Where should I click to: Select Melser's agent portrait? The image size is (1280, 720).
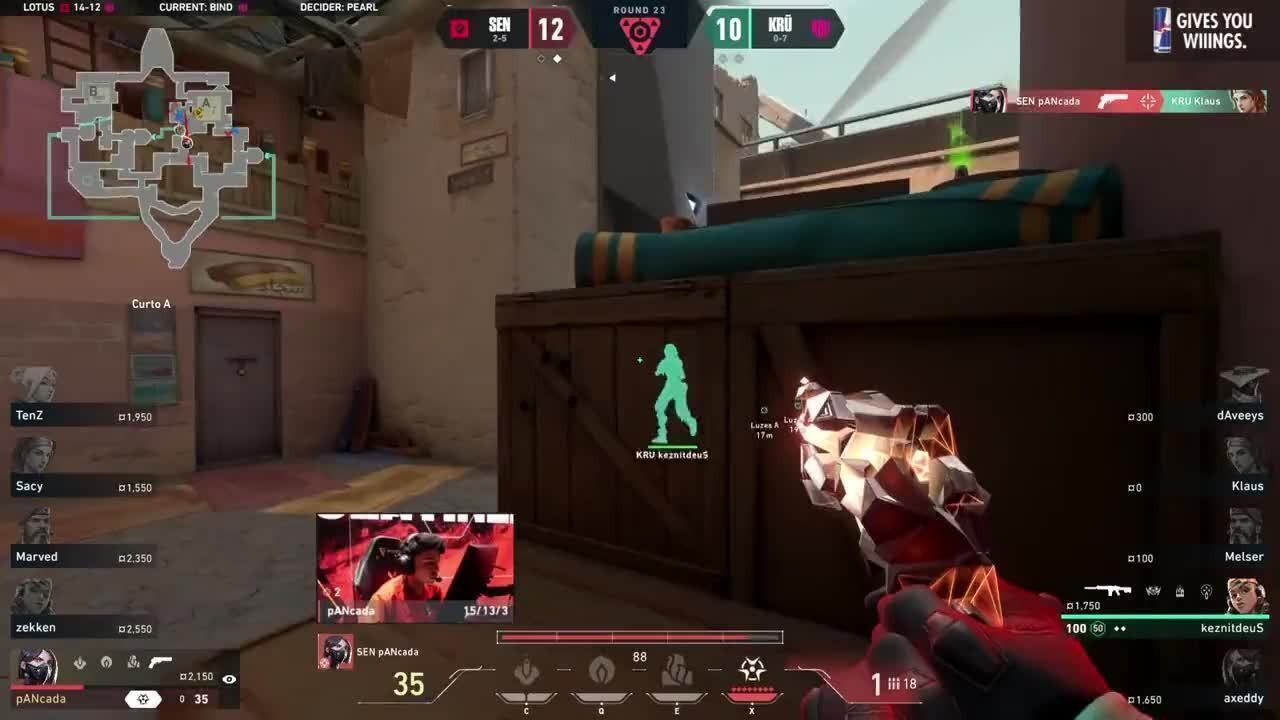pyautogui.click(x=1244, y=527)
